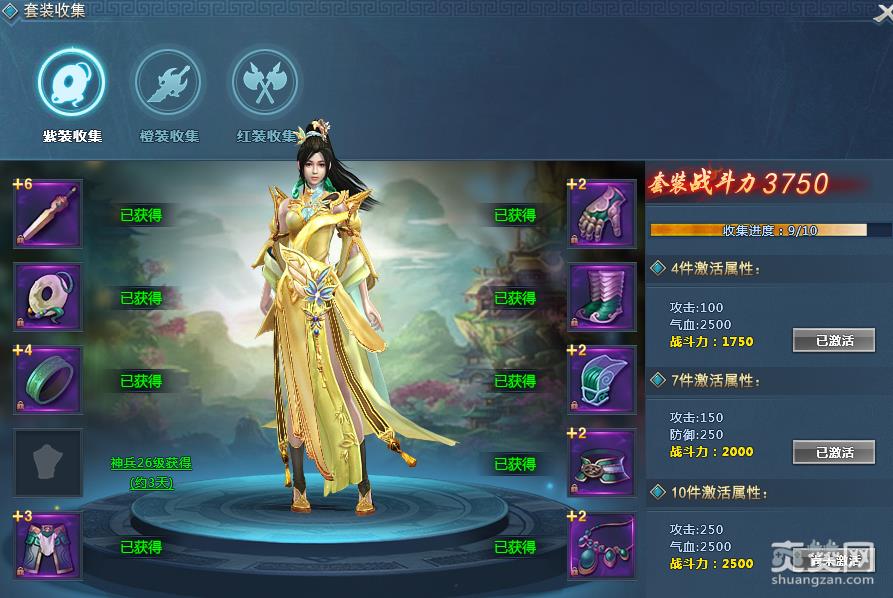This screenshot has width=893, height=598.
Task: Select the +6 sword equipment slot
Action: pyautogui.click(x=48, y=214)
